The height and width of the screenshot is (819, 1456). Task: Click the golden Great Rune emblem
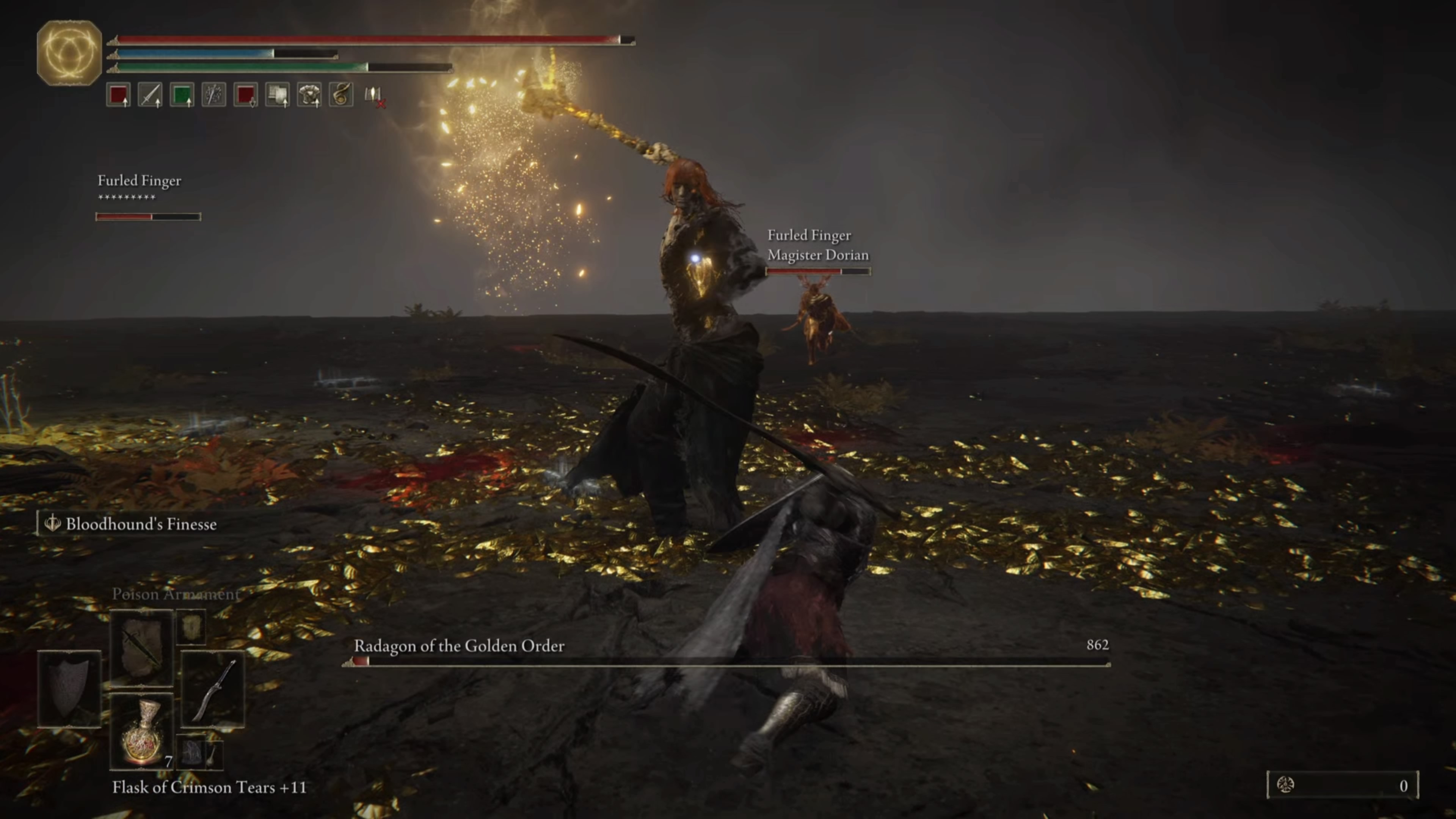tap(69, 53)
